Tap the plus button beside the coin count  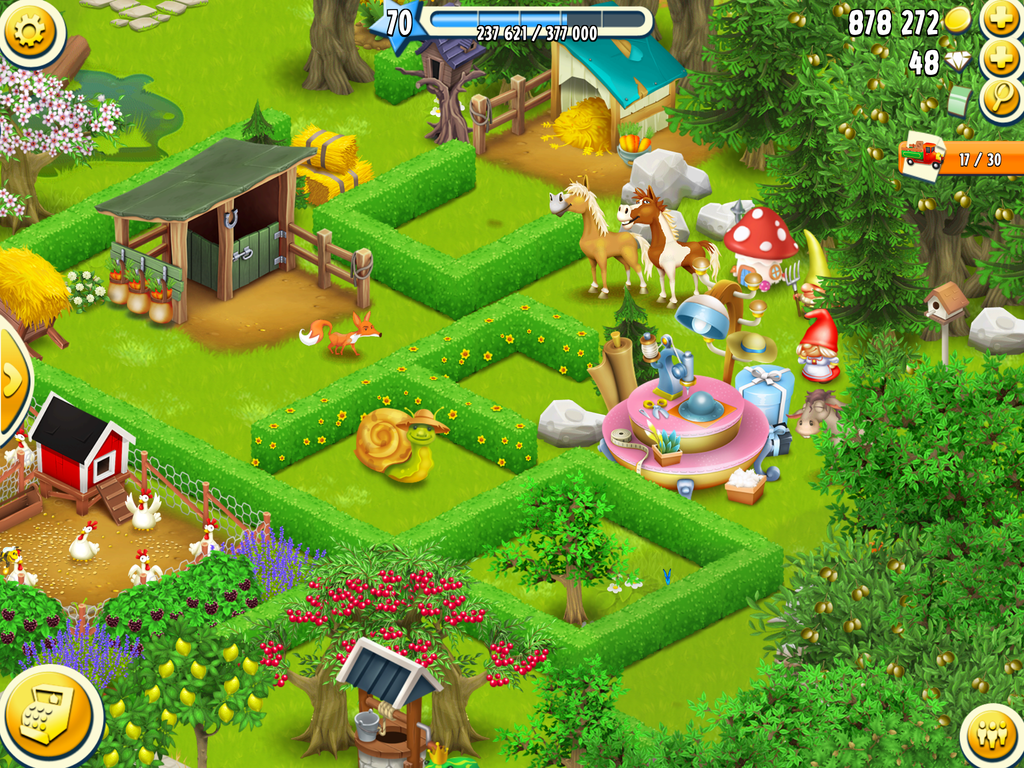tap(1000, 19)
